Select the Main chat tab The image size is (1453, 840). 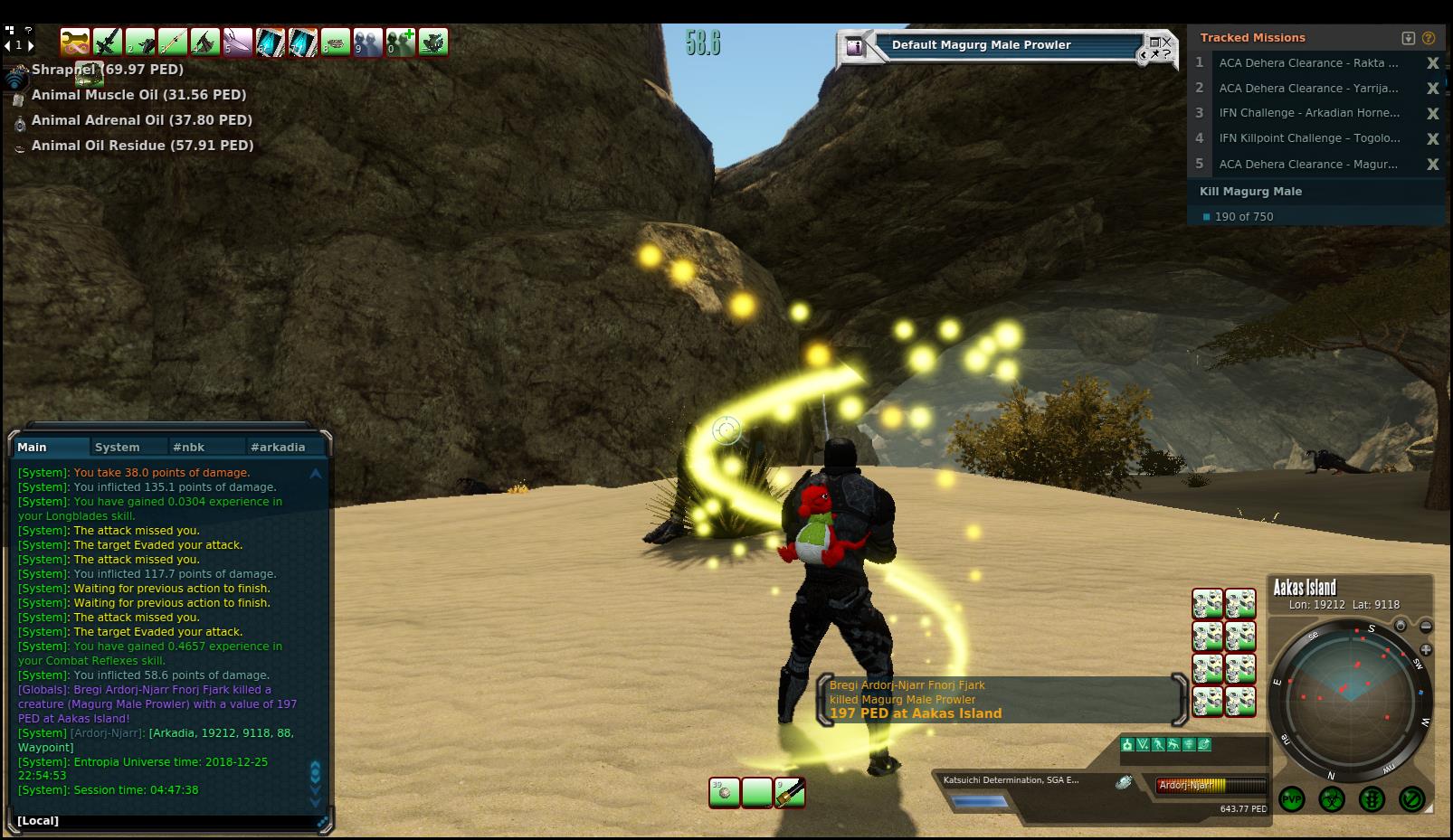33,447
